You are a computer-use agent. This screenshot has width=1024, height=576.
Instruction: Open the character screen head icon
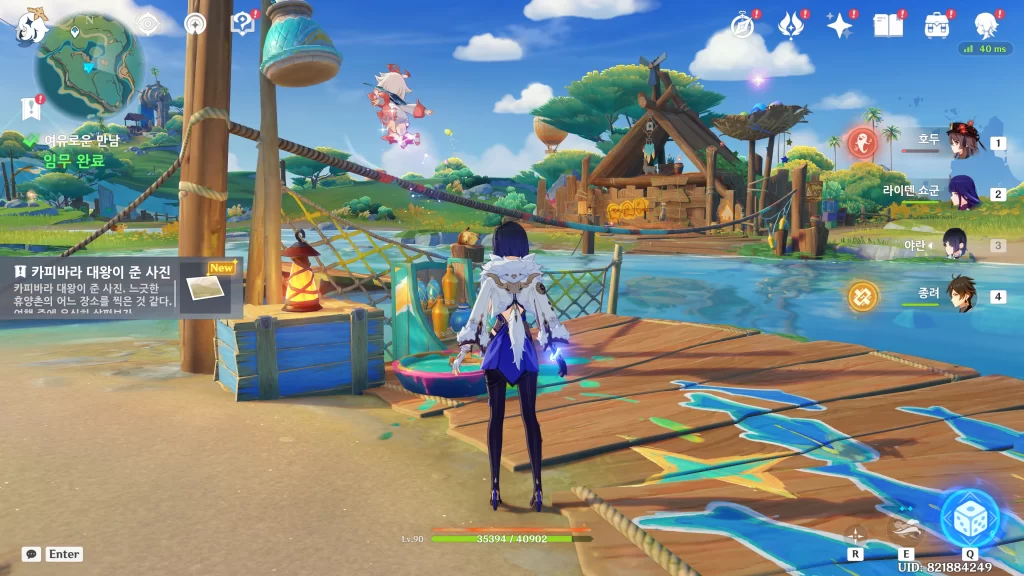[x=986, y=26]
